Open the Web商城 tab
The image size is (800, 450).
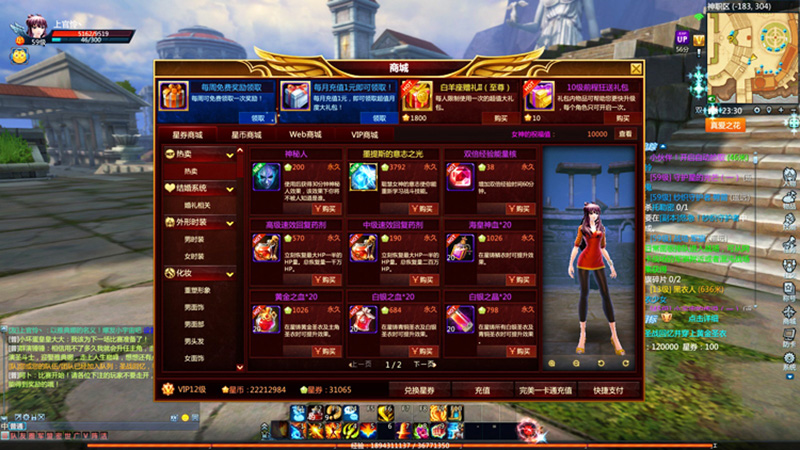306,134
